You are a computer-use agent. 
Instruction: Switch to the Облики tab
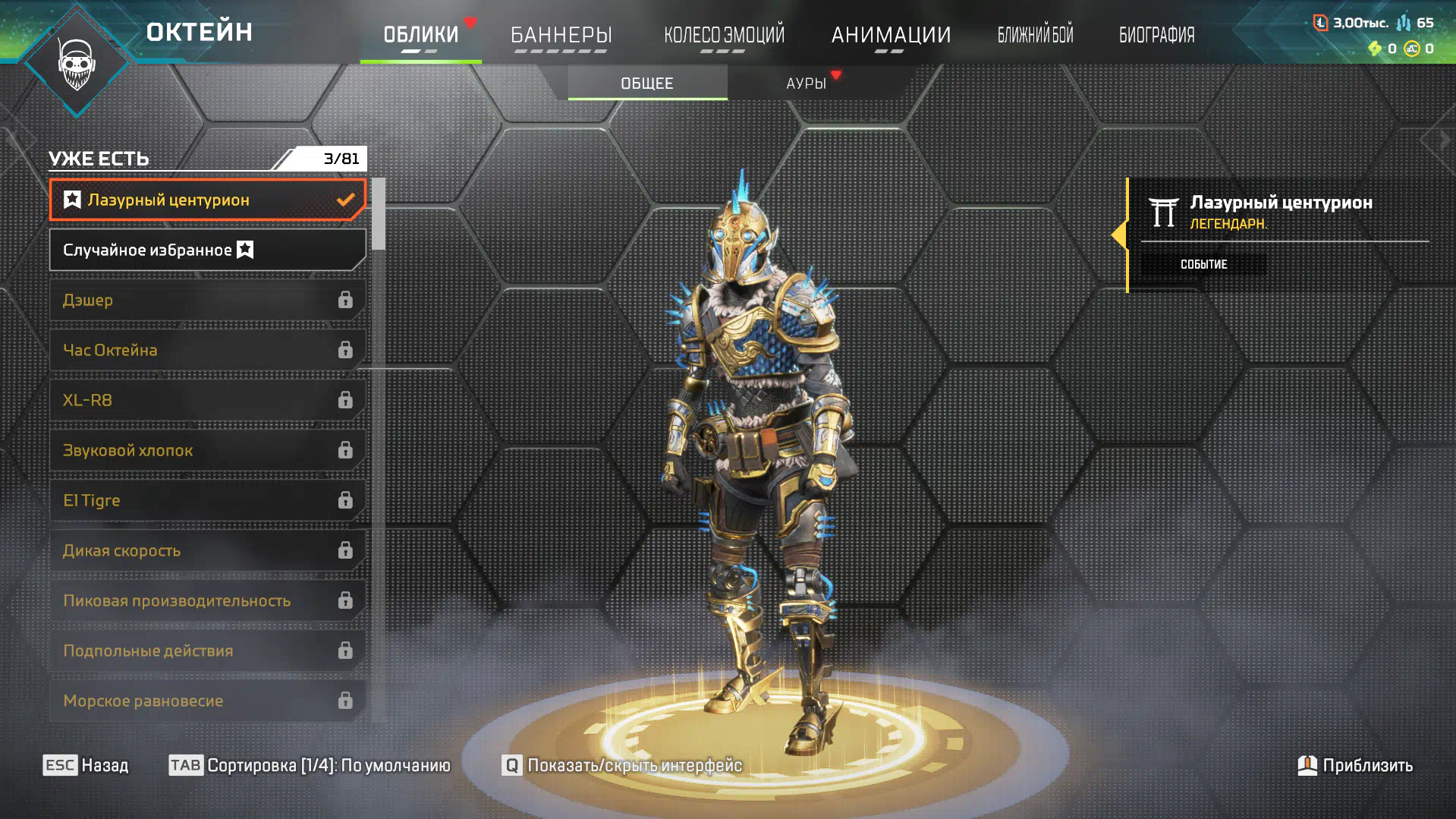click(420, 35)
